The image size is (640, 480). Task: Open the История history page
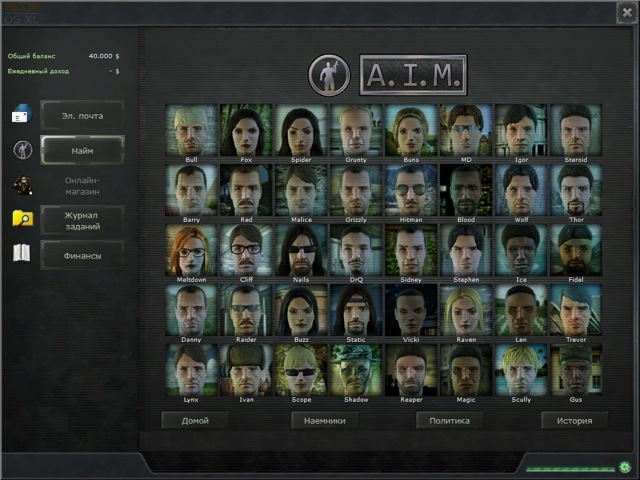tap(575, 420)
